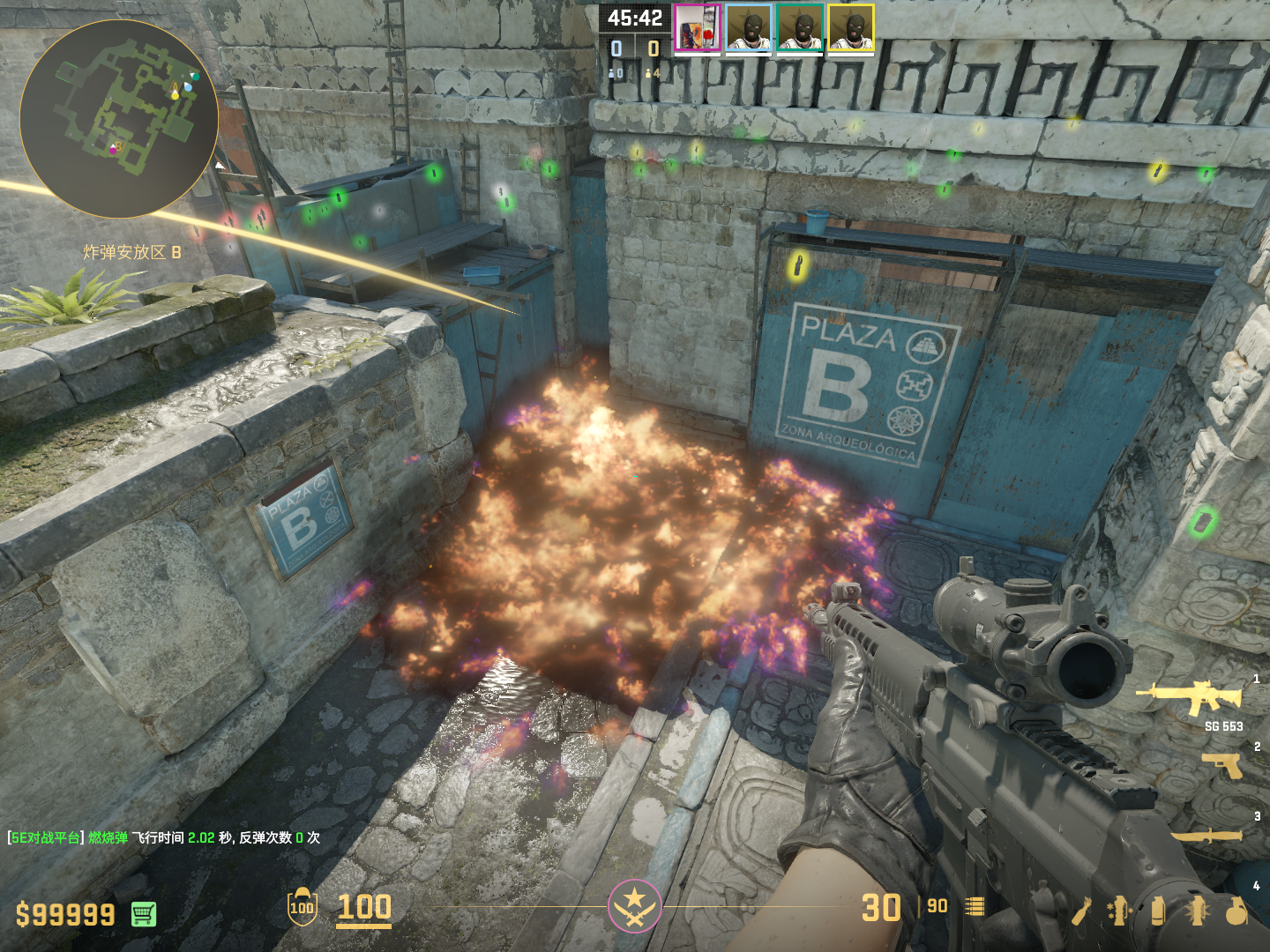1270x952 pixels.
Task: Choose the Molotov bottle grenade icon
Action: (x=1082, y=911)
